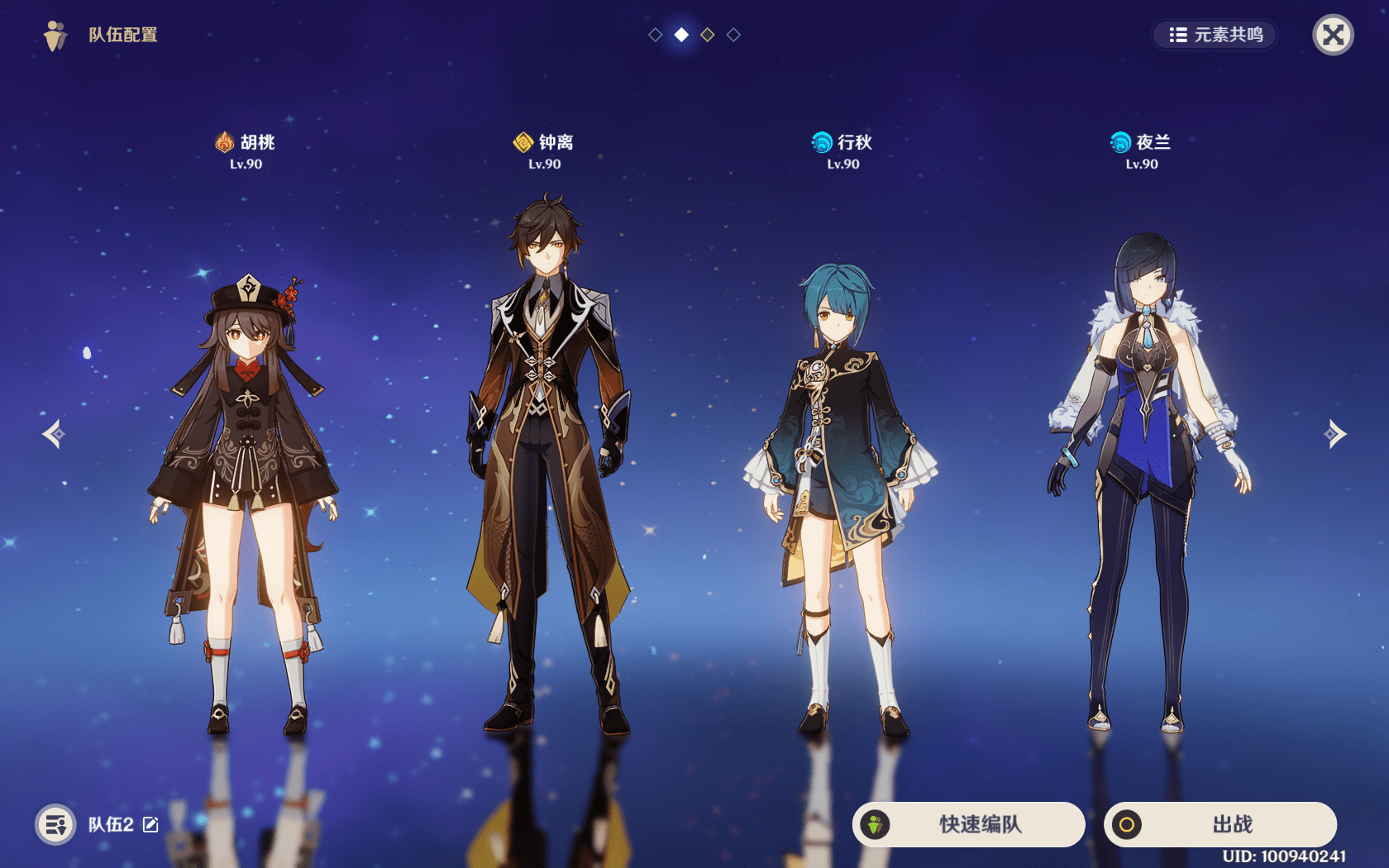1389x868 pixels.
Task: Confirm deployment with the 出战 button
Action: click(x=1220, y=824)
